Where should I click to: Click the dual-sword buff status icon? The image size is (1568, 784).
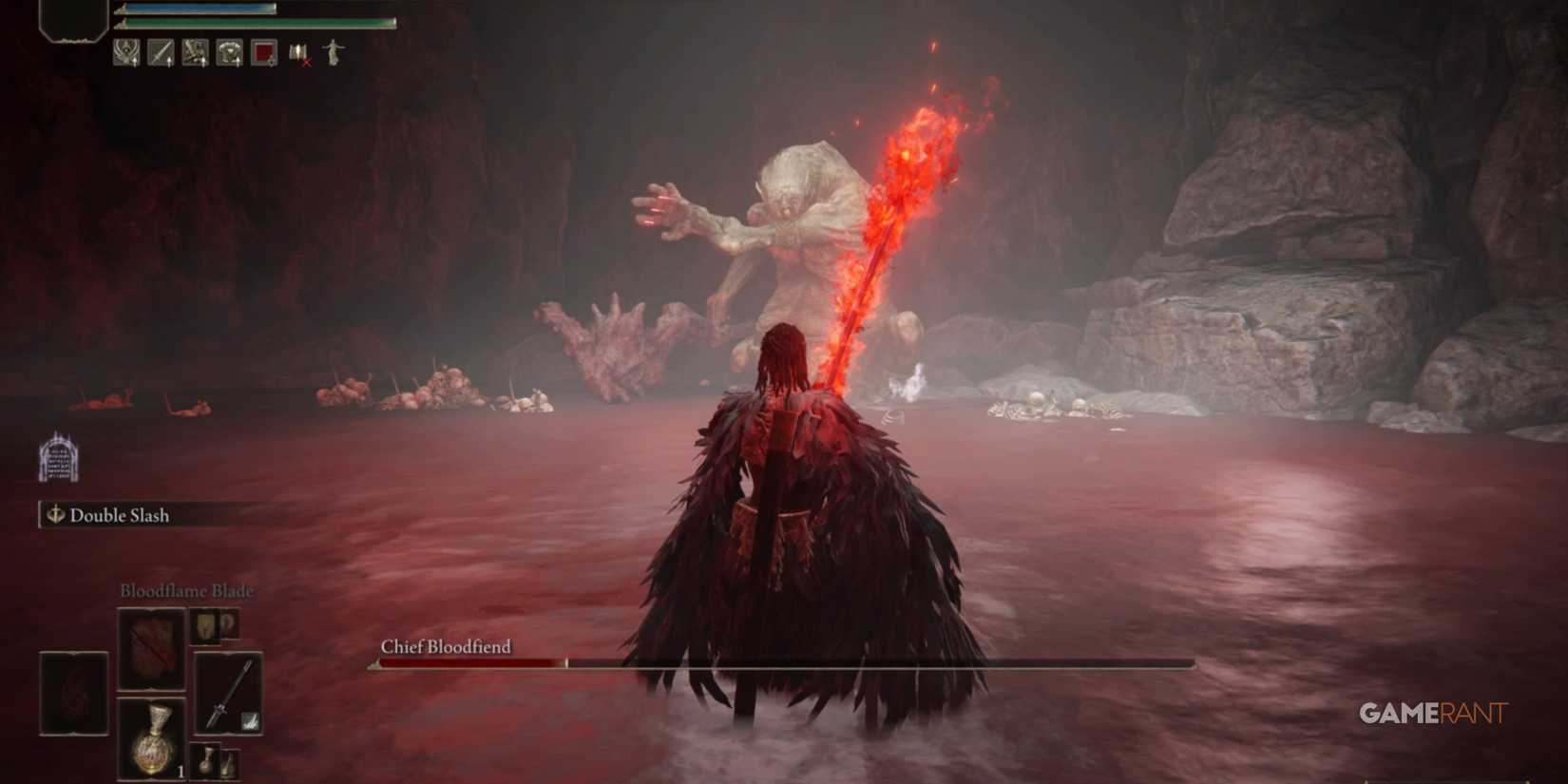pos(196,52)
